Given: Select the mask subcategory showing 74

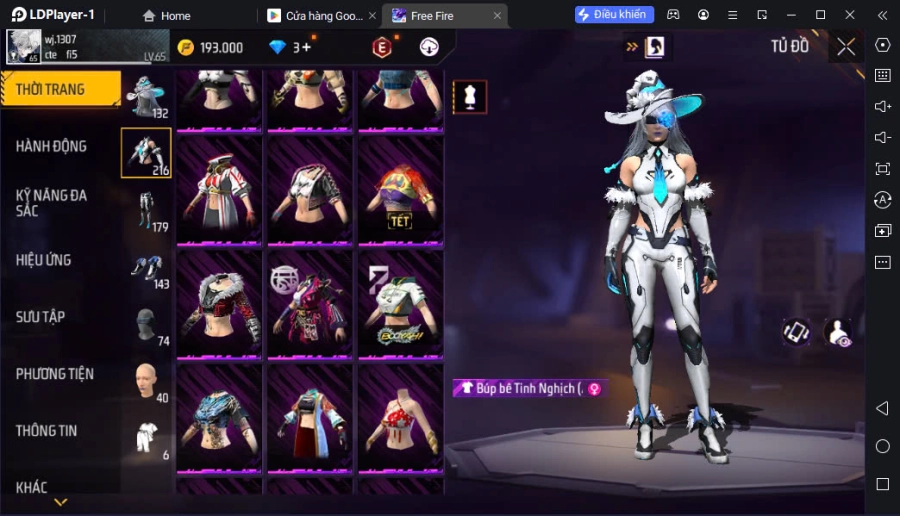Looking at the screenshot, I should pyautogui.click(x=146, y=325).
